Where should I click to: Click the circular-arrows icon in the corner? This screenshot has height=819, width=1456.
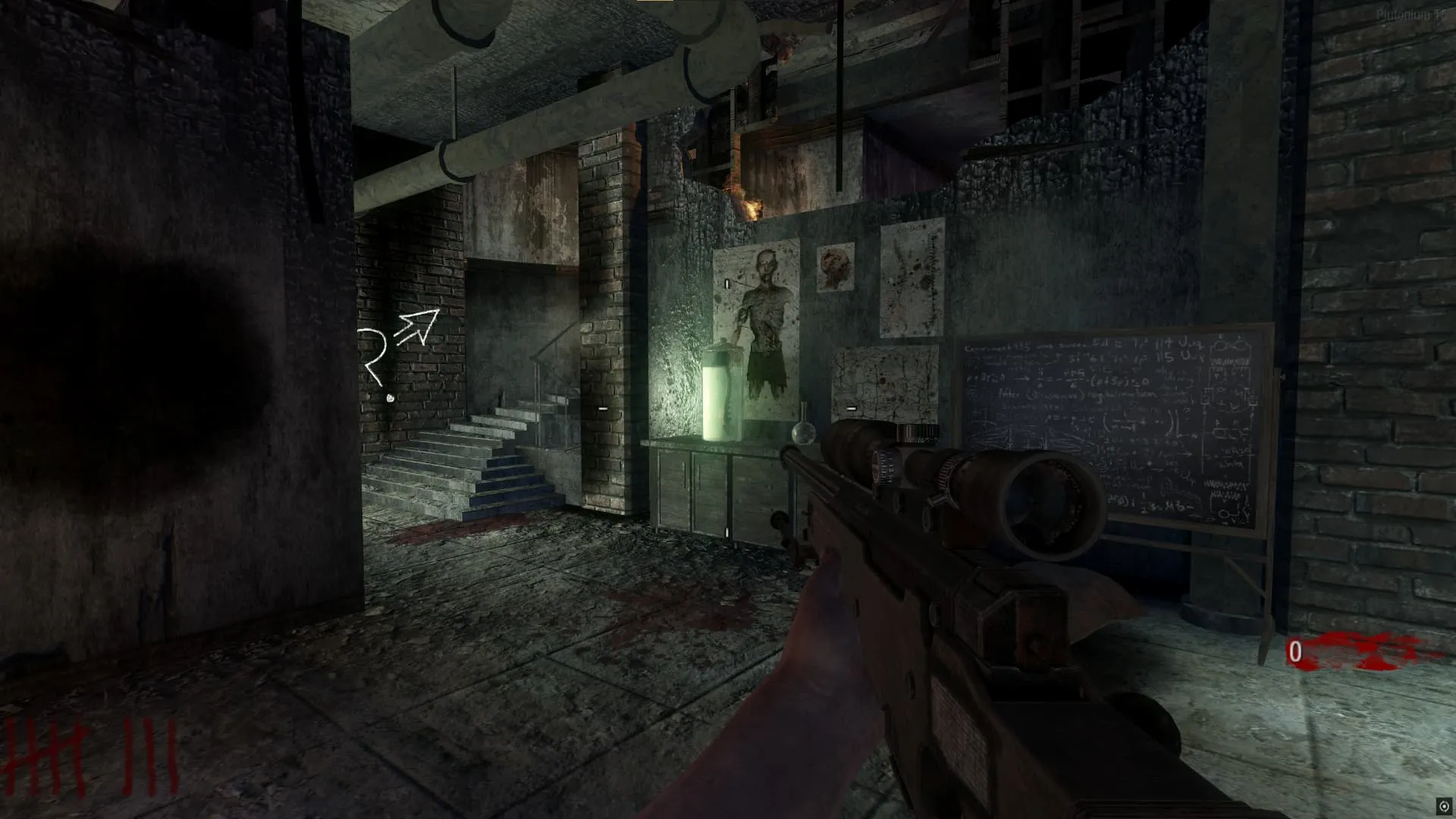(1445, 805)
